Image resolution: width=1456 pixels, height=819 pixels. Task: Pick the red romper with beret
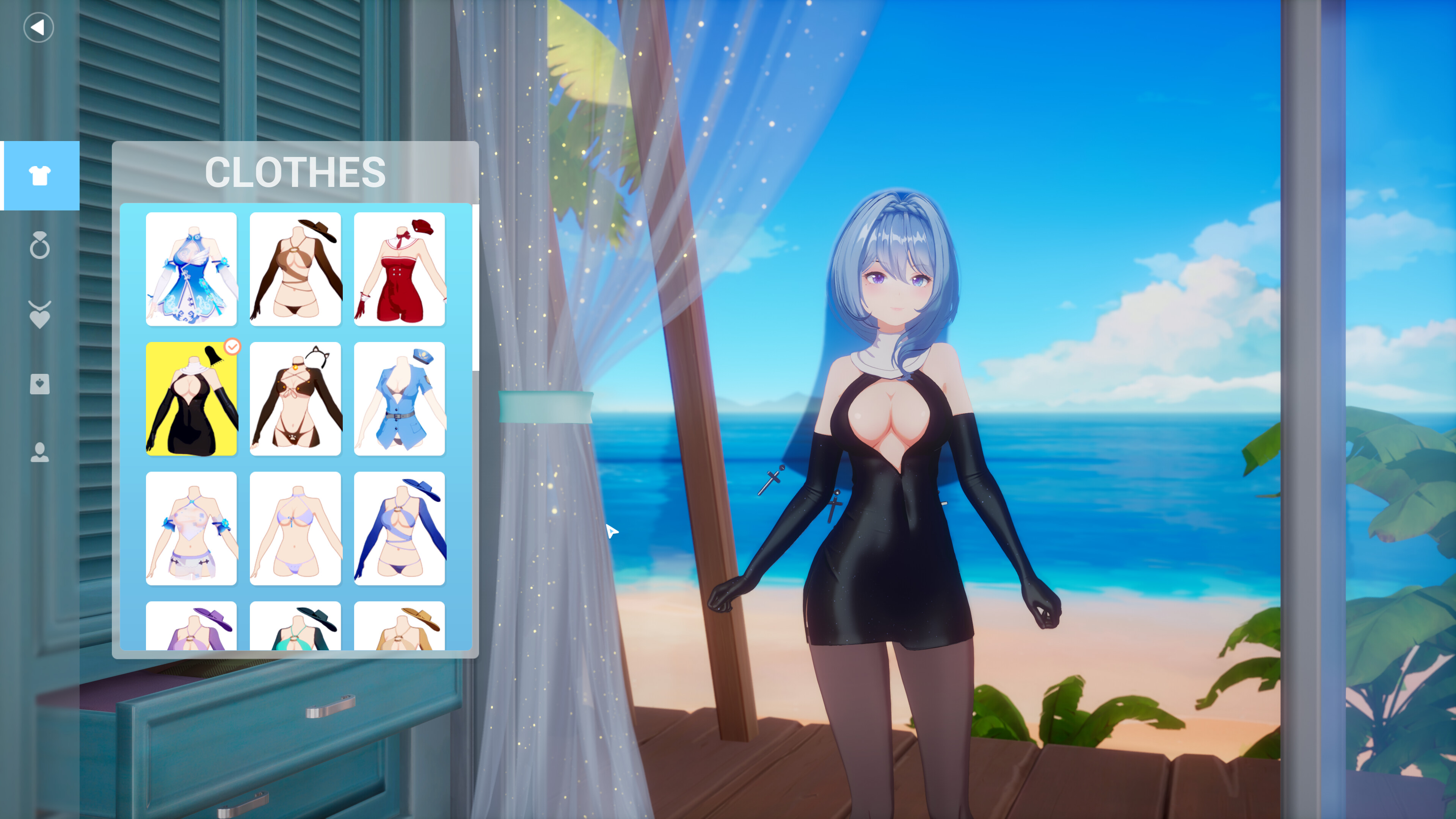[400, 270]
